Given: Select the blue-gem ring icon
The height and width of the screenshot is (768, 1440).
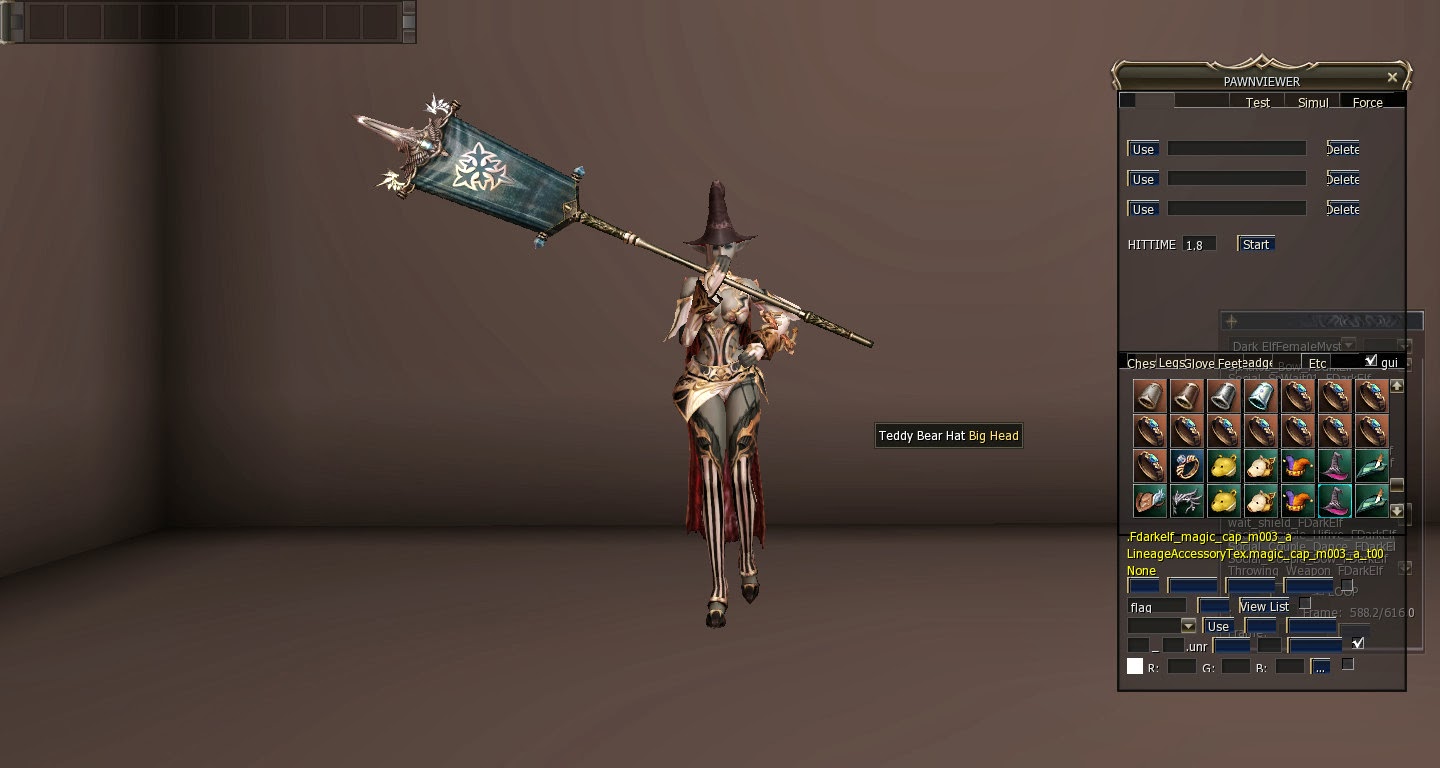Looking at the screenshot, I should pos(1186,465).
